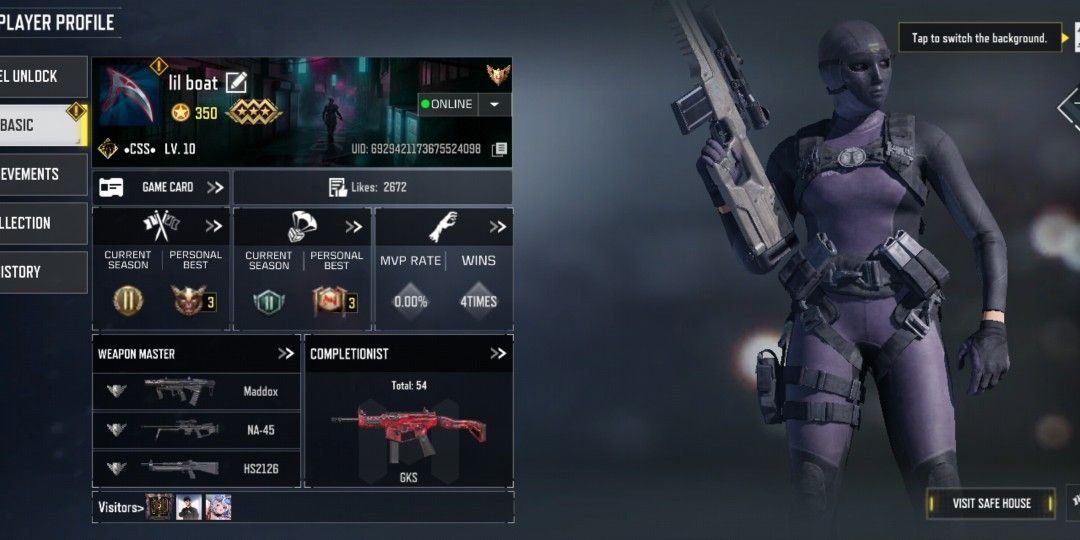Tap to switch the background
Screen dimensions: 1080x540
(x=979, y=39)
